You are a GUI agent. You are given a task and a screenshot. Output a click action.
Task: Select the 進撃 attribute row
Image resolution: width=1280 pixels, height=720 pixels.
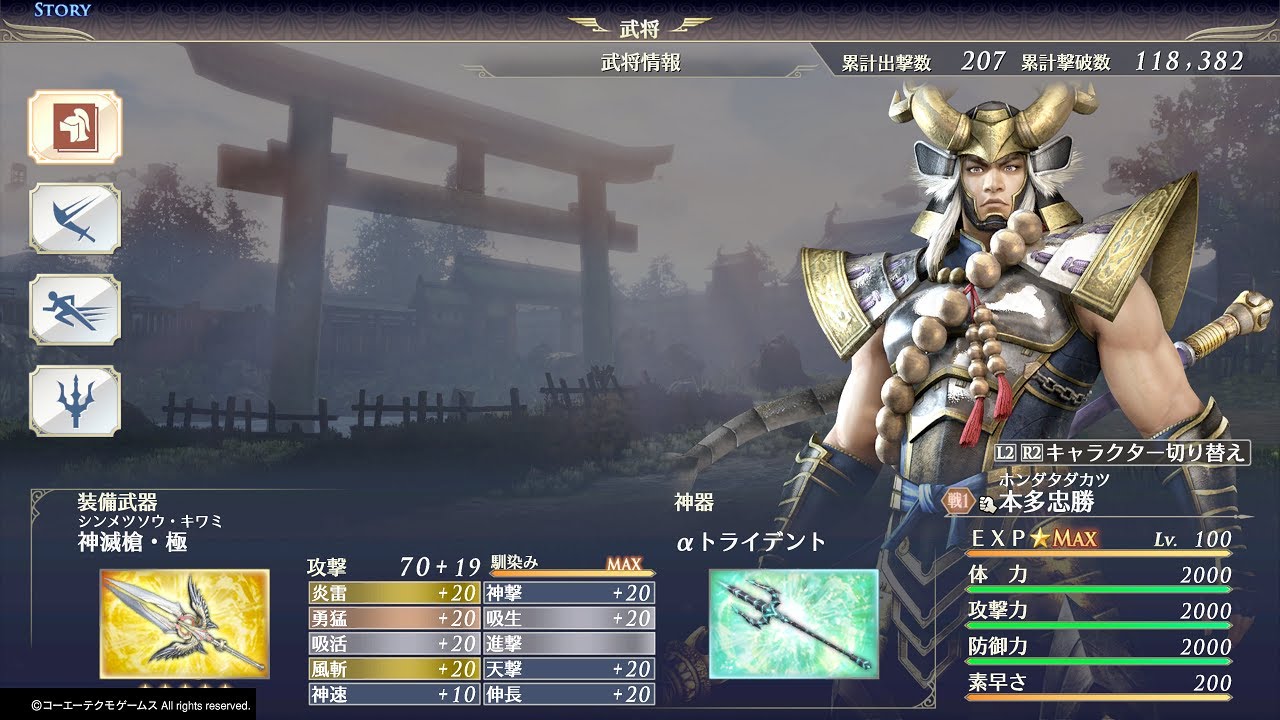coord(569,644)
